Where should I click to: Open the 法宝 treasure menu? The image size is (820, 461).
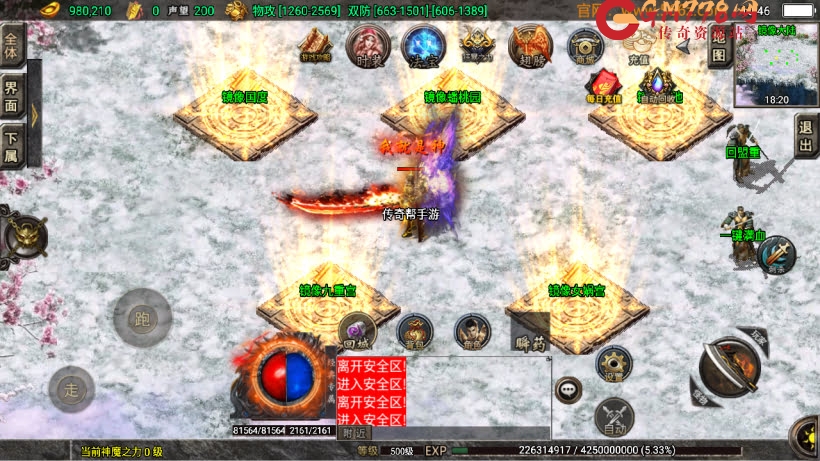point(421,46)
